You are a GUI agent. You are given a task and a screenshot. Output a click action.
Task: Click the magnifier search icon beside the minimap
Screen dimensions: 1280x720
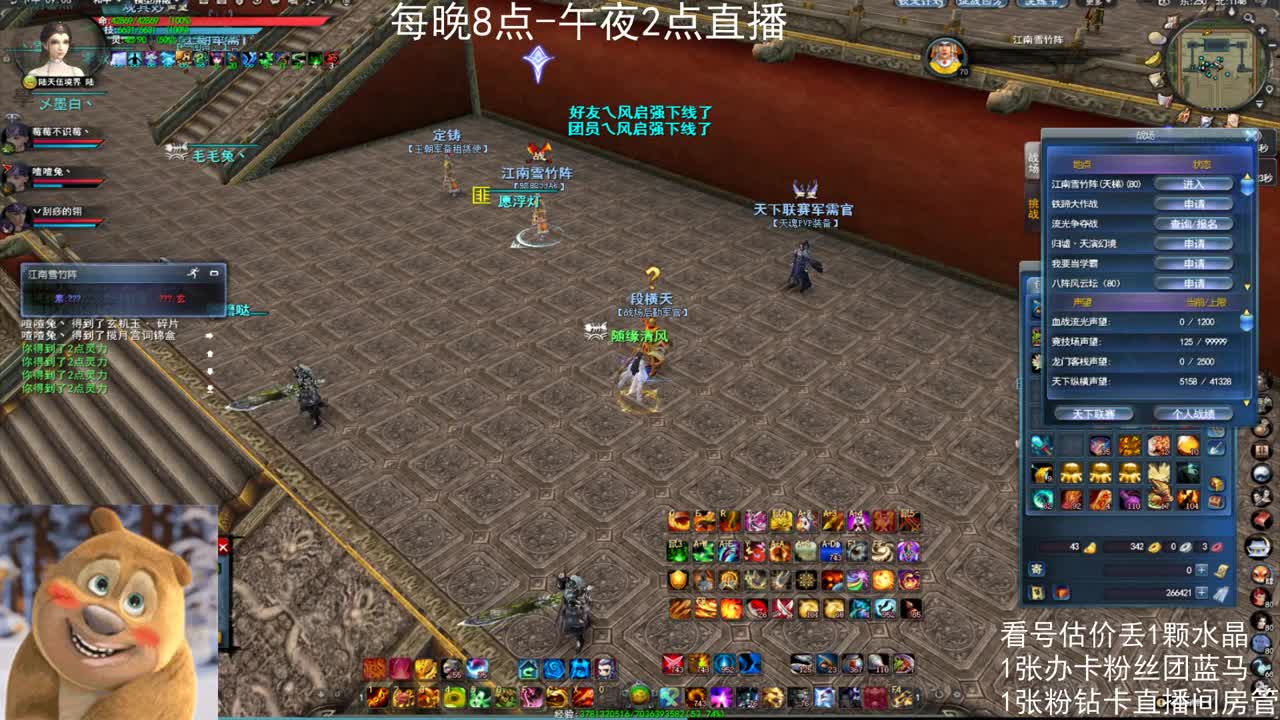1248,17
